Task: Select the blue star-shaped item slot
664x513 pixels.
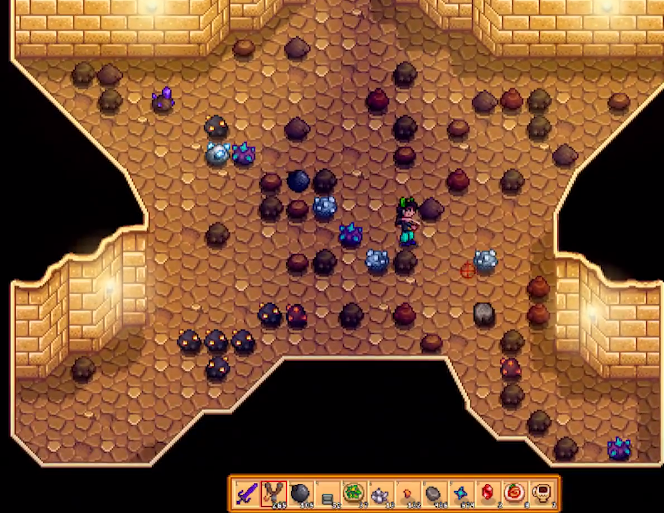Action: pos(461,492)
